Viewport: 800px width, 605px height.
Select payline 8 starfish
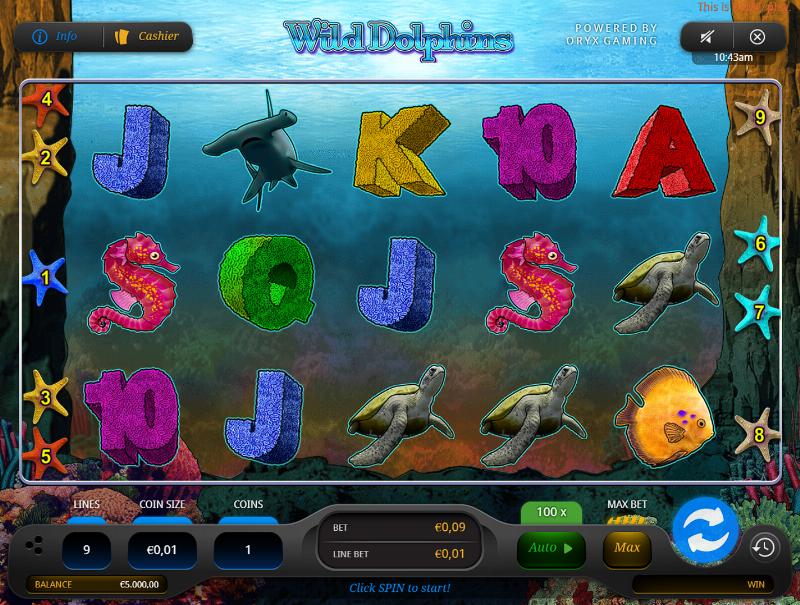pos(758,434)
